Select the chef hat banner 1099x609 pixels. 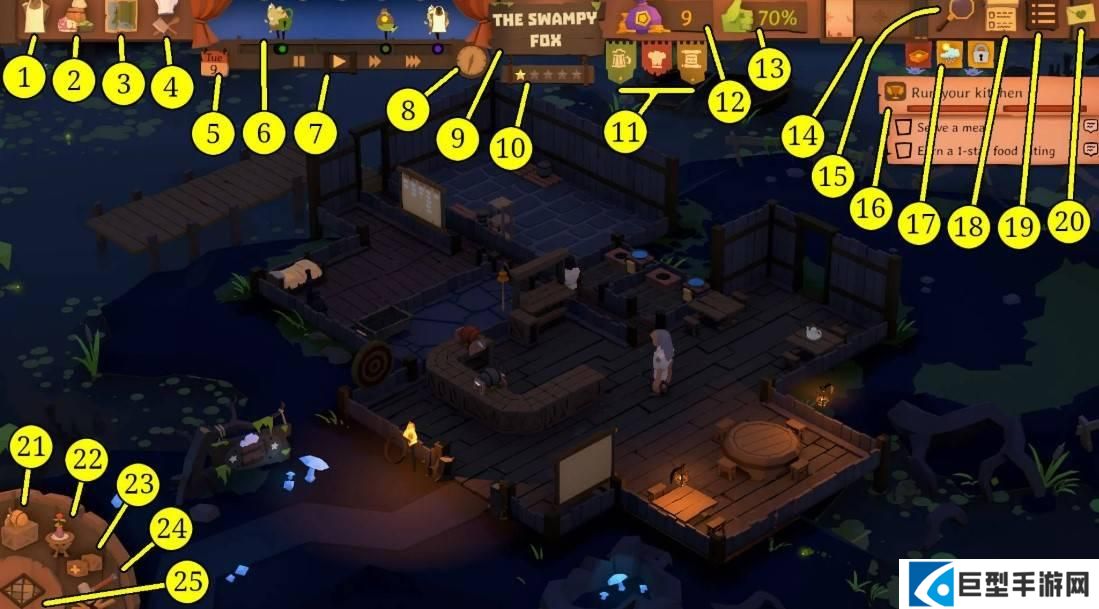click(x=655, y=64)
